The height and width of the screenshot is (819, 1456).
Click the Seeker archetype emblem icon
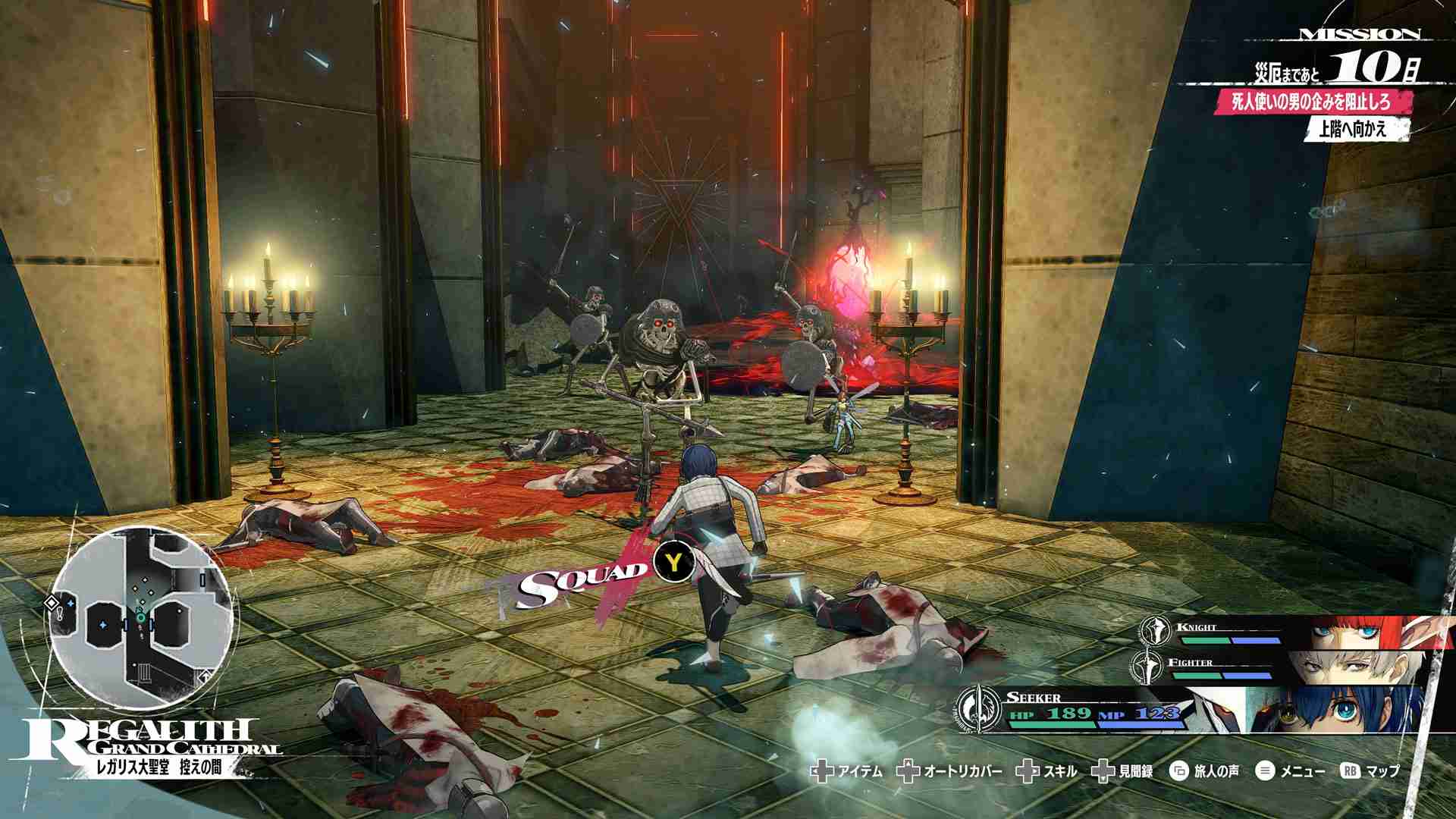point(977,709)
